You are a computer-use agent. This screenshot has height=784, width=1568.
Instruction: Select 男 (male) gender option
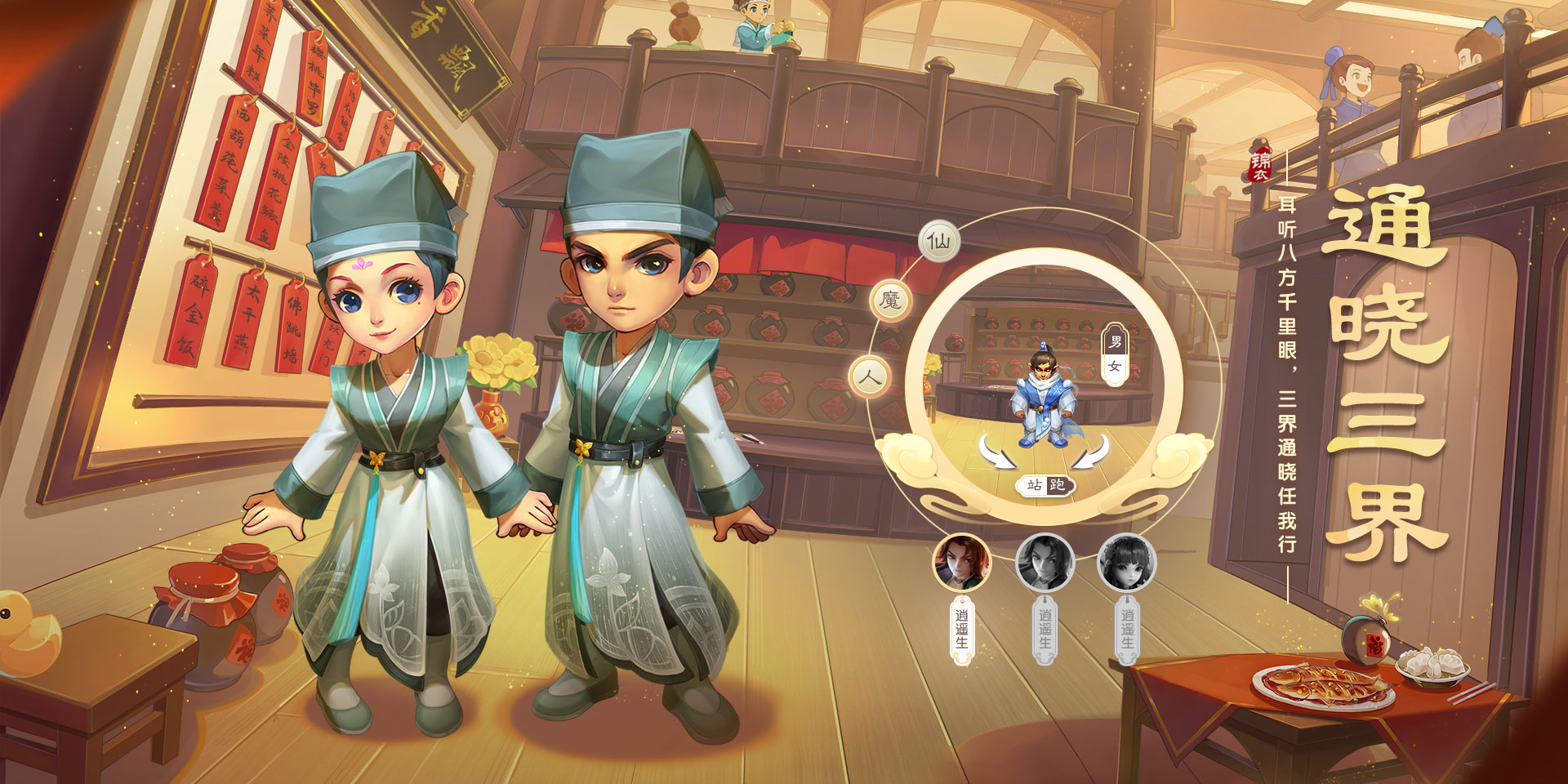tap(1116, 341)
